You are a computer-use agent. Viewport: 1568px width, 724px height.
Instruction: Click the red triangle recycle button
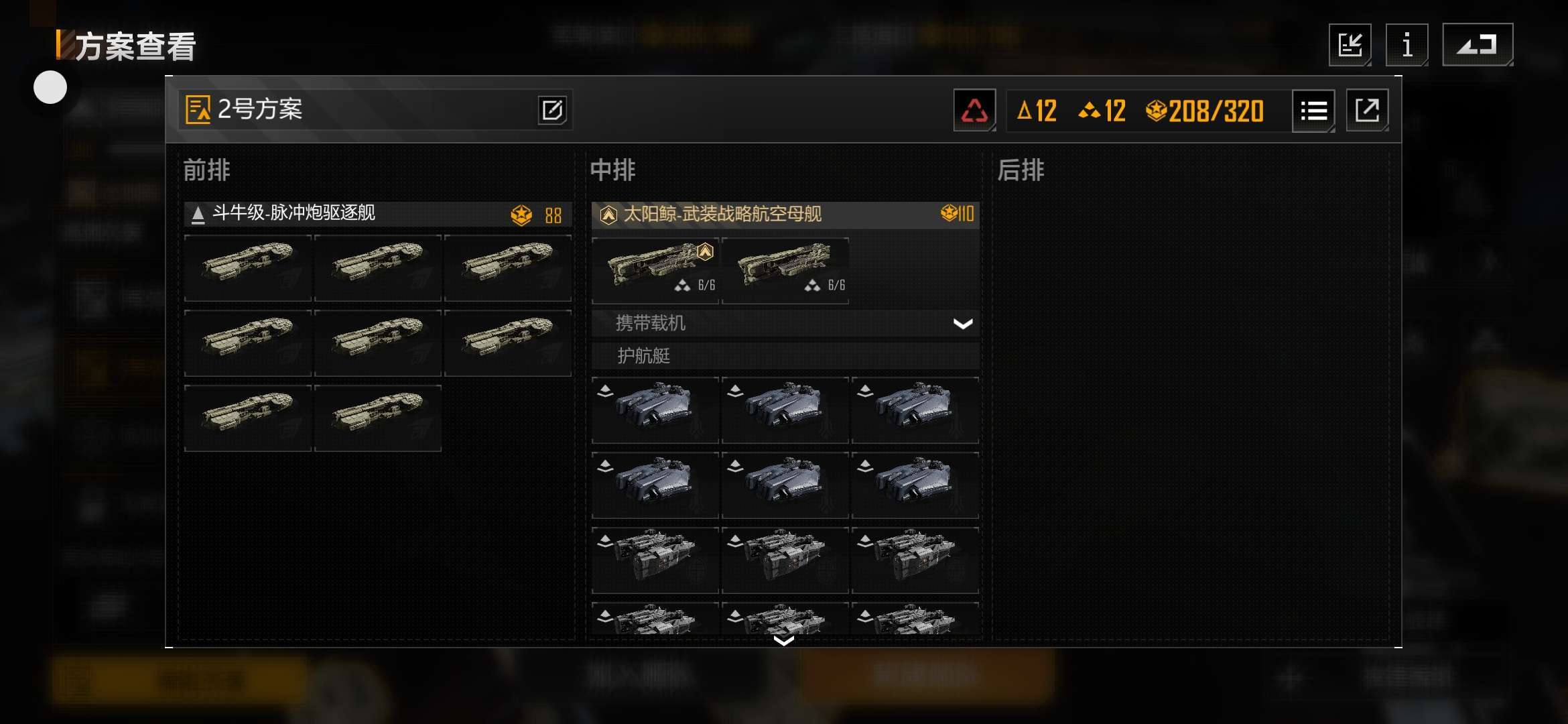974,111
